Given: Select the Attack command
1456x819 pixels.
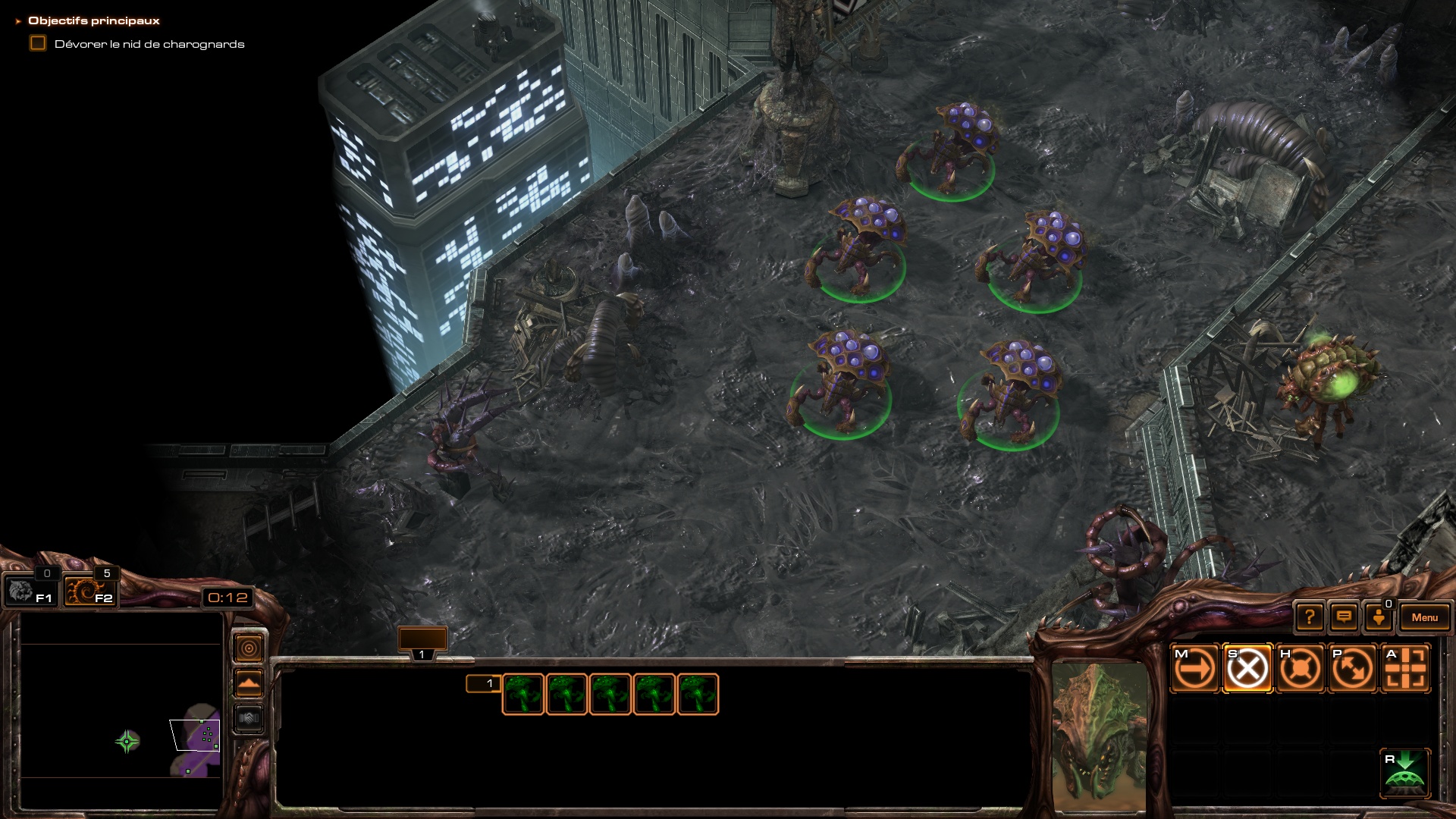Looking at the screenshot, I should coord(1405,669).
